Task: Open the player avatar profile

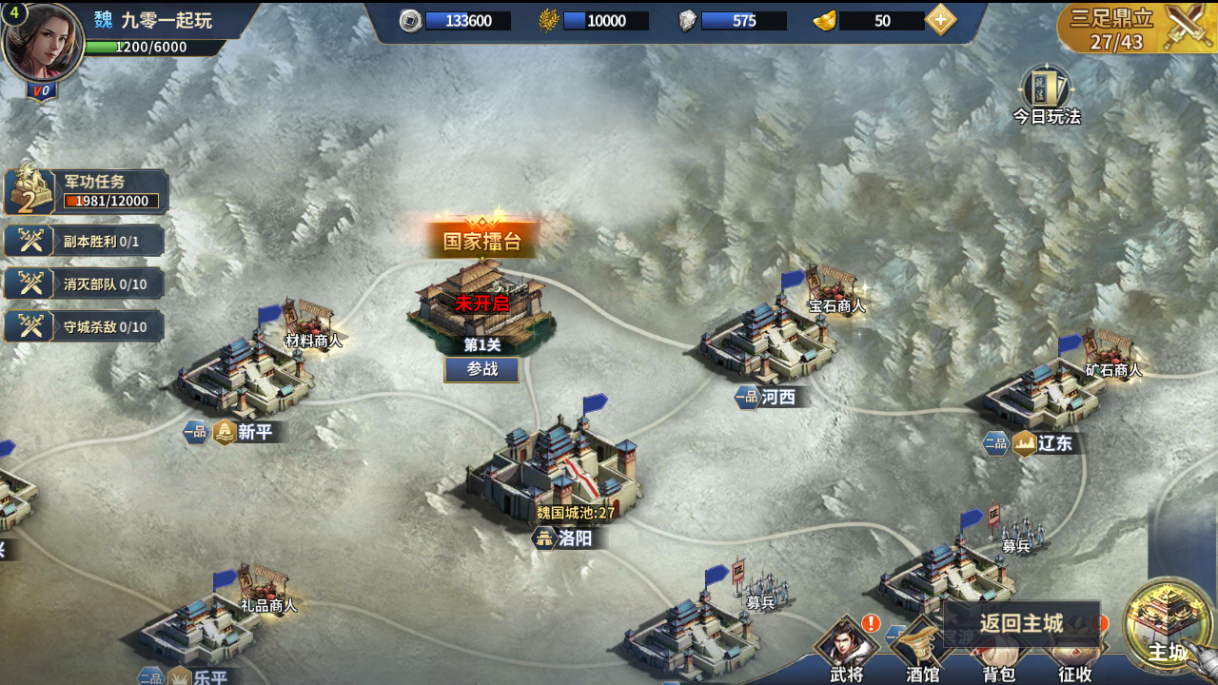Action: [43, 42]
